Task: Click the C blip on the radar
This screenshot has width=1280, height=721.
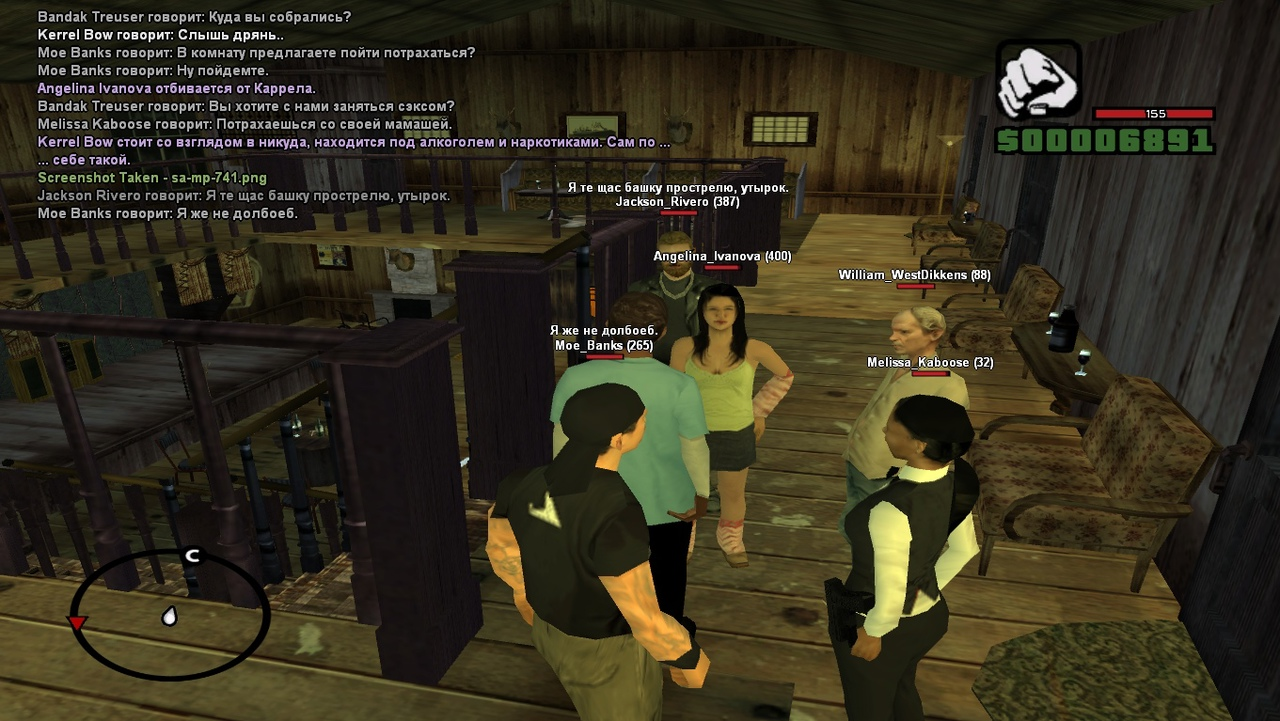Action: coord(192,556)
